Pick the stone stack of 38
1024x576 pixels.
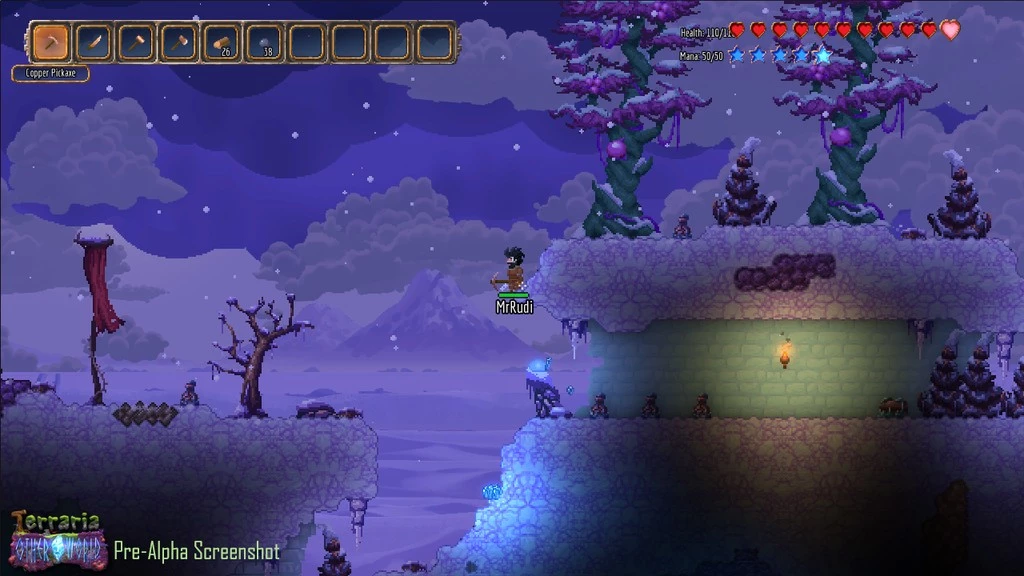[x=264, y=43]
